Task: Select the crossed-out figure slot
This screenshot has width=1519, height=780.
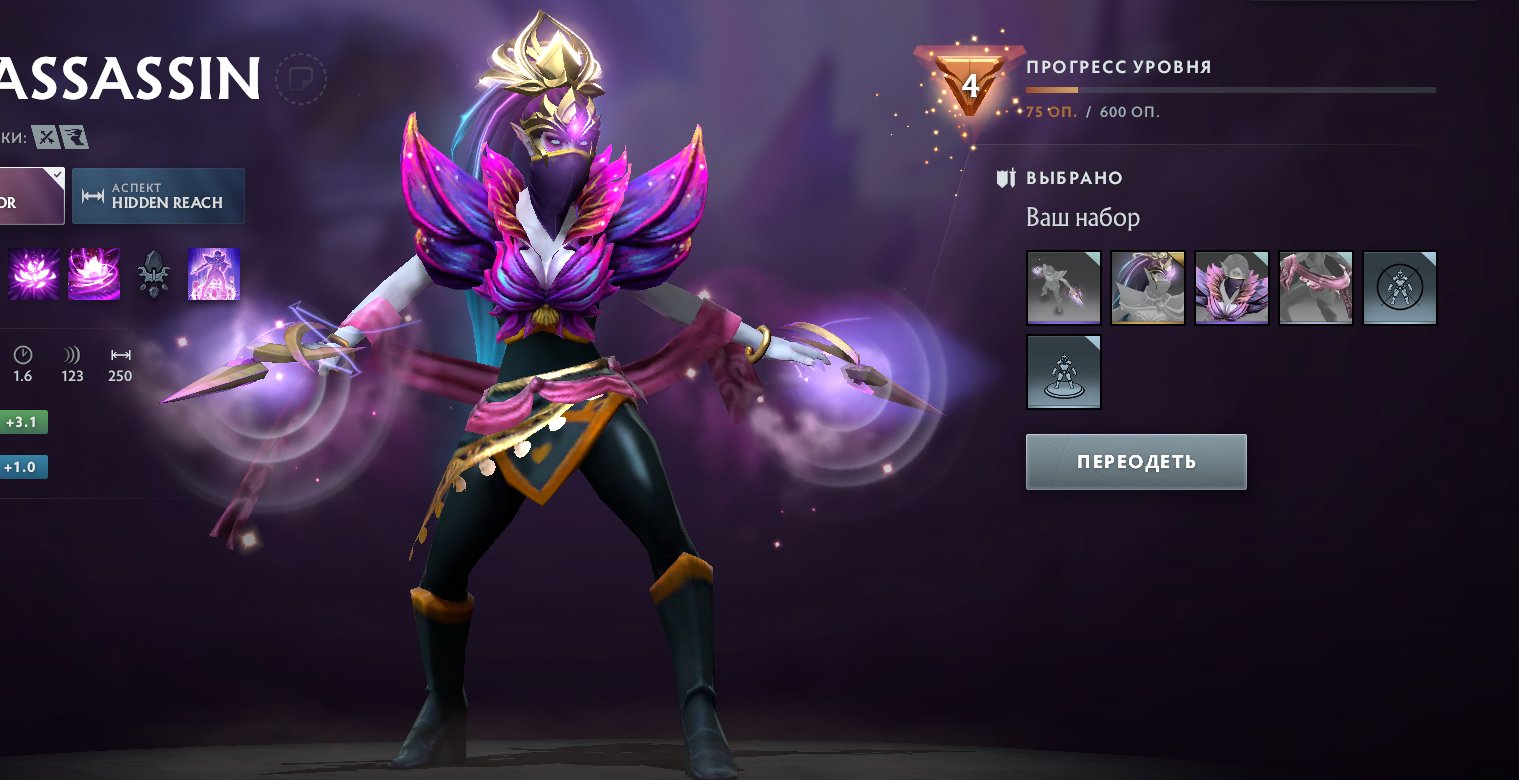Action: point(1400,288)
